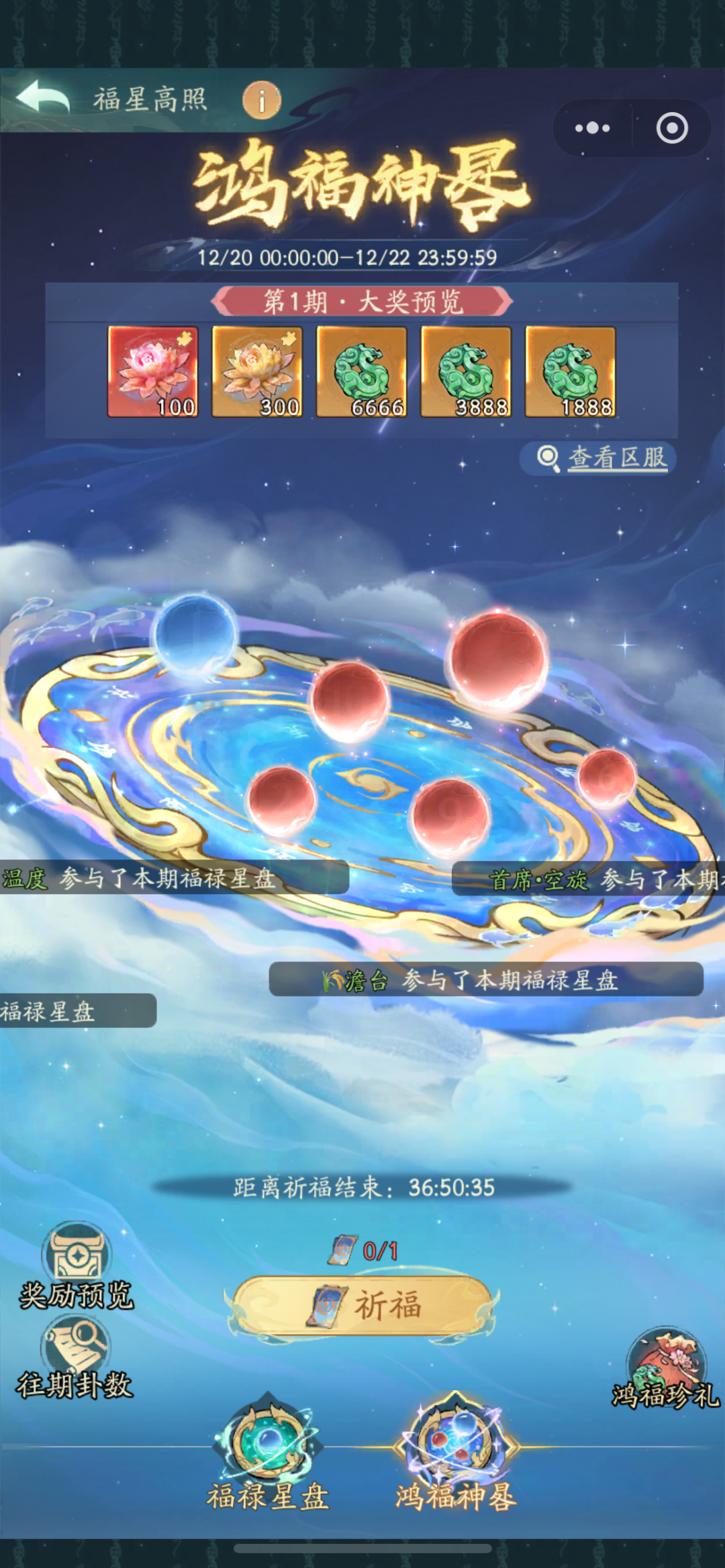Select the jade dragon 3888 prize
Viewport: 725px width, 1568px height.
tap(466, 372)
